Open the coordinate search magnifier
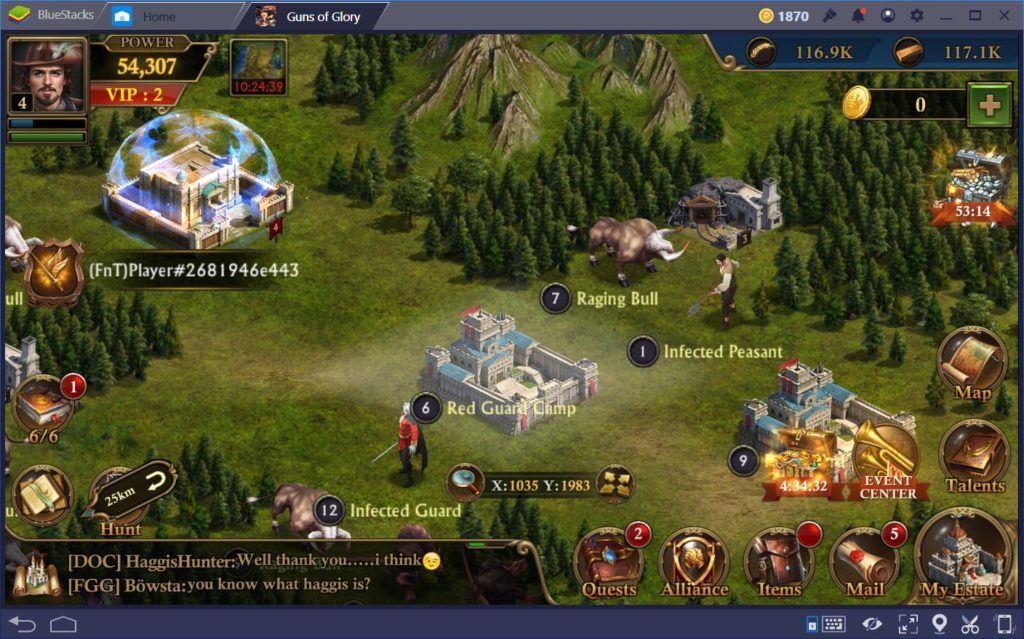This screenshot has width=1024, height=639. coord(466,484)
